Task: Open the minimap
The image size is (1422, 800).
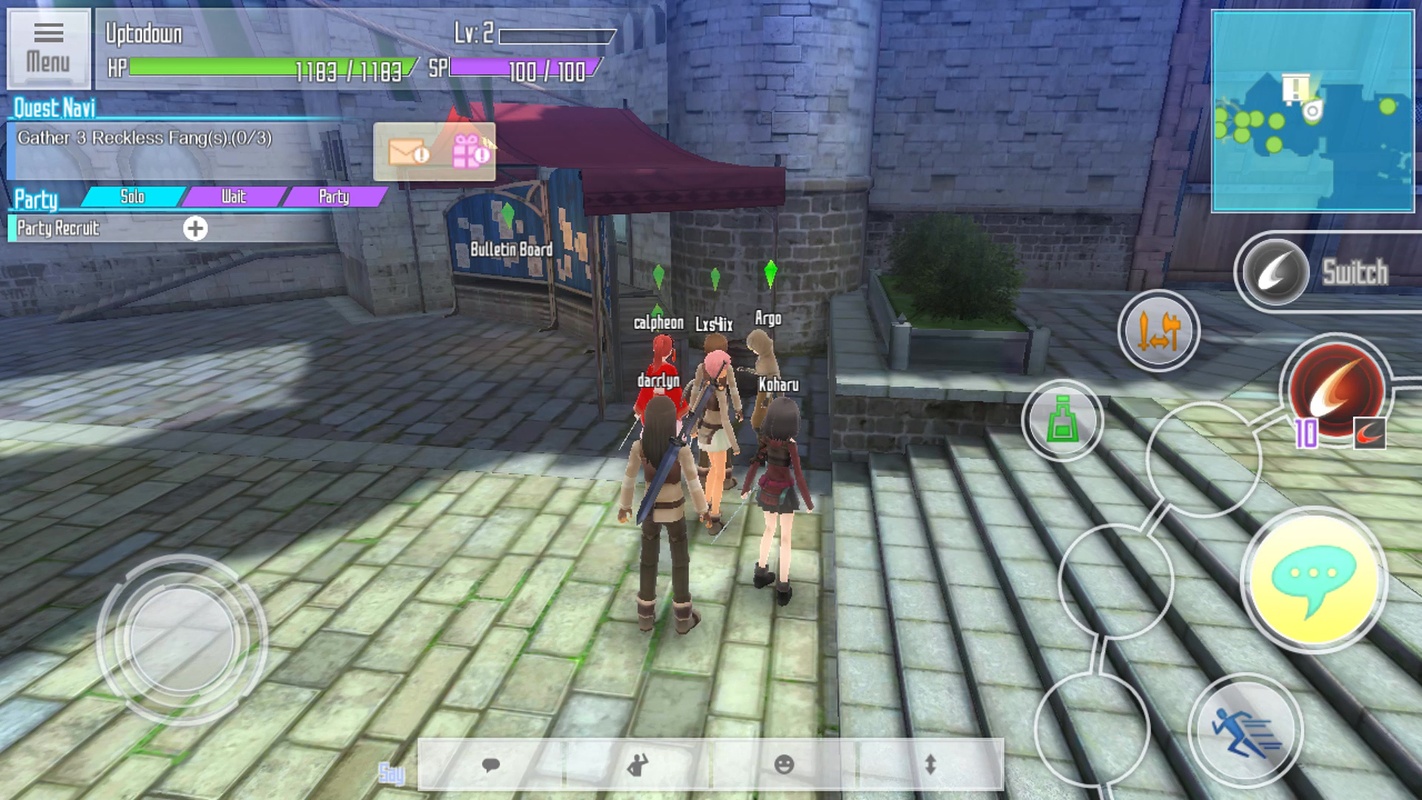Action: coord(1312,111)
